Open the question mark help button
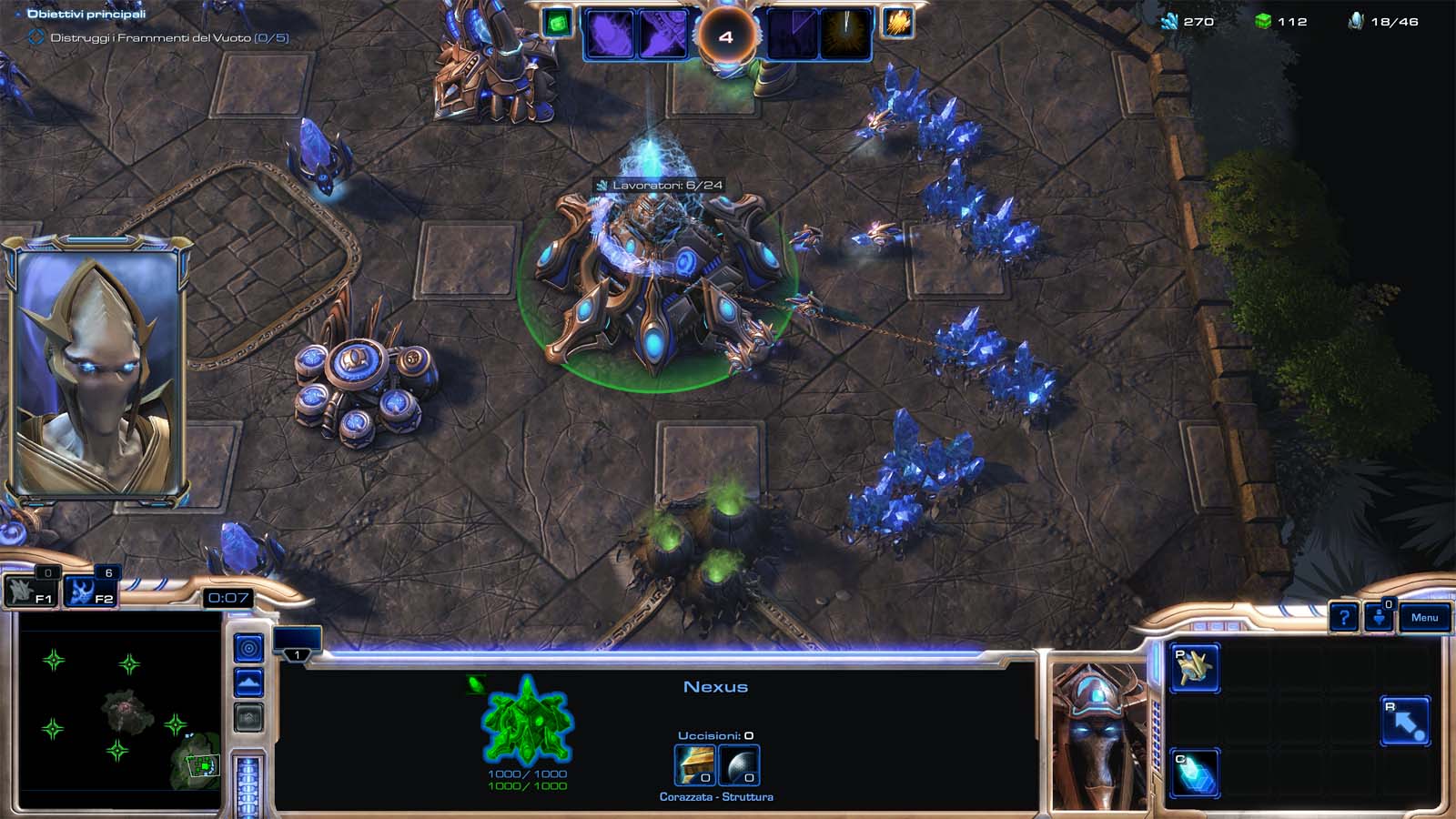 (x=1343, y=618)
